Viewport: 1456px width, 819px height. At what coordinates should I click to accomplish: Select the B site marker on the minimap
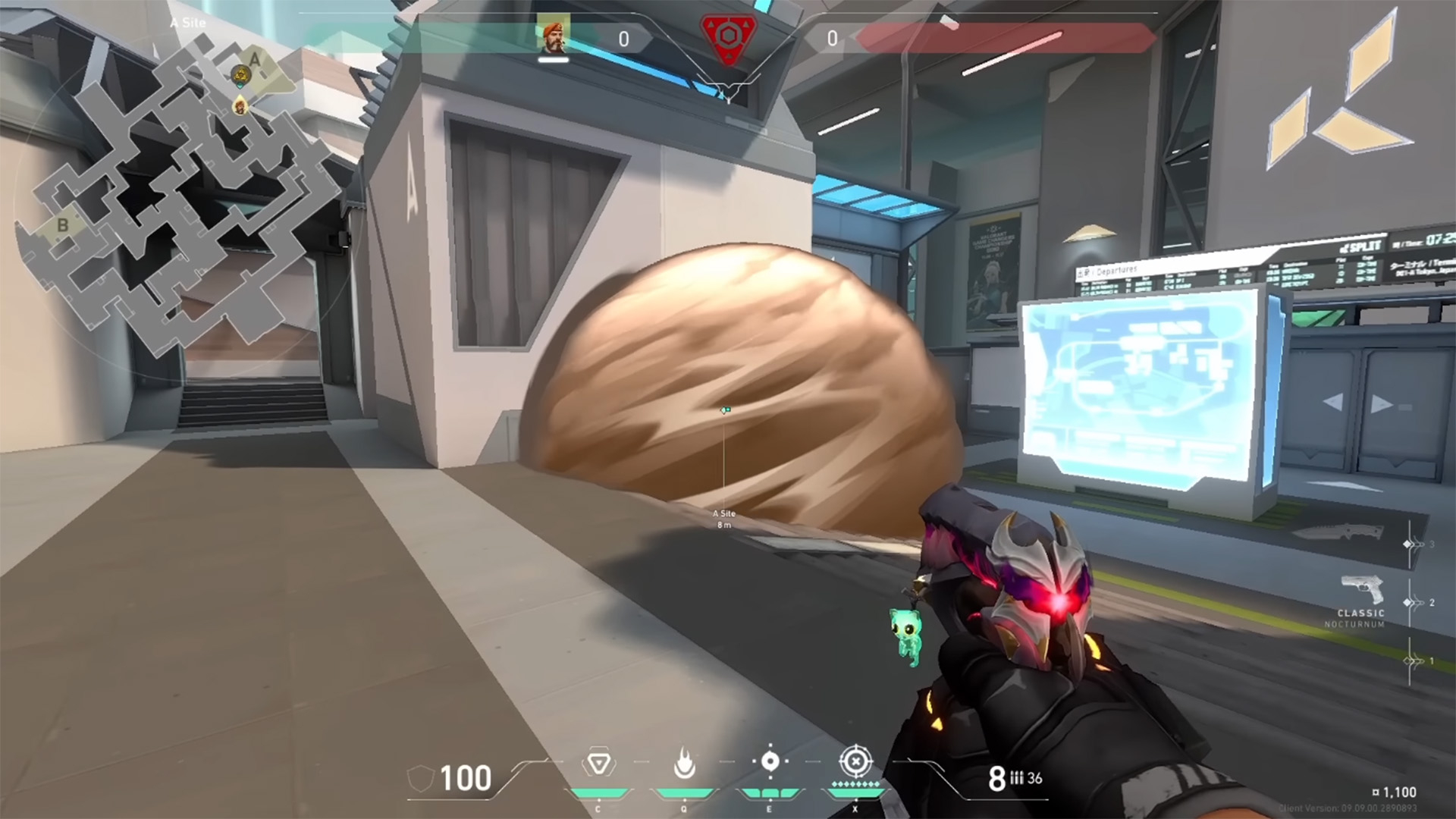coord(63,224)
